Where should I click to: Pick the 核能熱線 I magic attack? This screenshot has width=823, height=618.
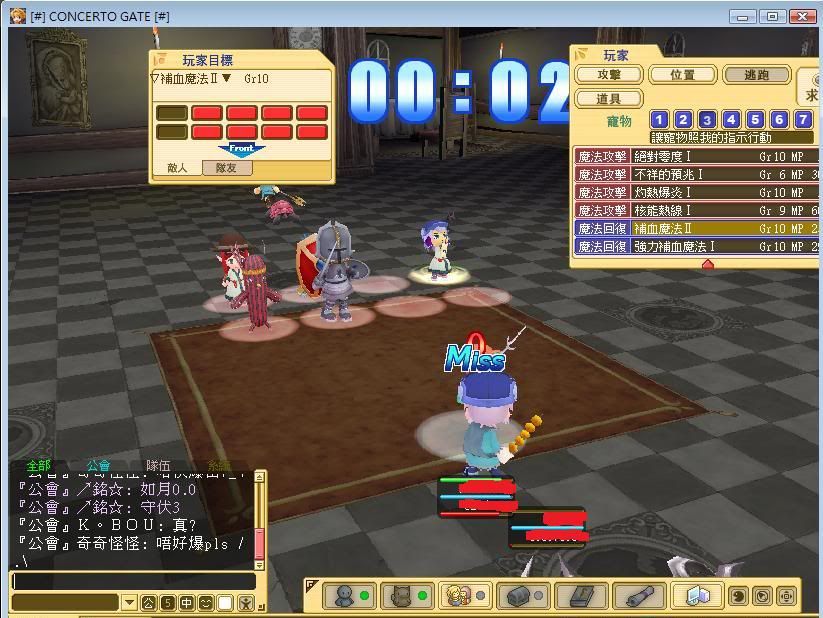point(696,211)
